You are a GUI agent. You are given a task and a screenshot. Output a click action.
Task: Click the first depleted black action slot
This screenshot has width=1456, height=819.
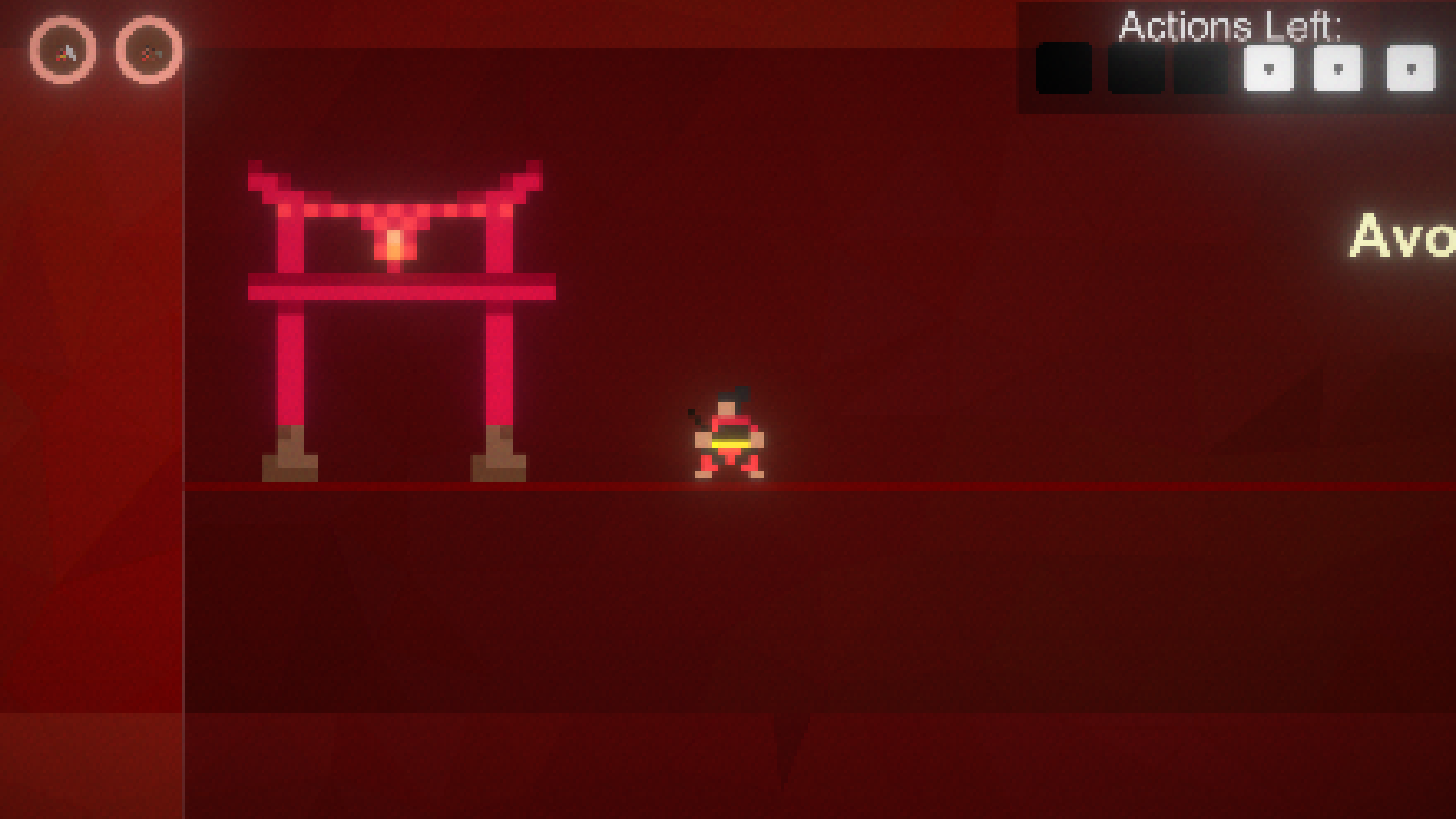coord(1064,68)
